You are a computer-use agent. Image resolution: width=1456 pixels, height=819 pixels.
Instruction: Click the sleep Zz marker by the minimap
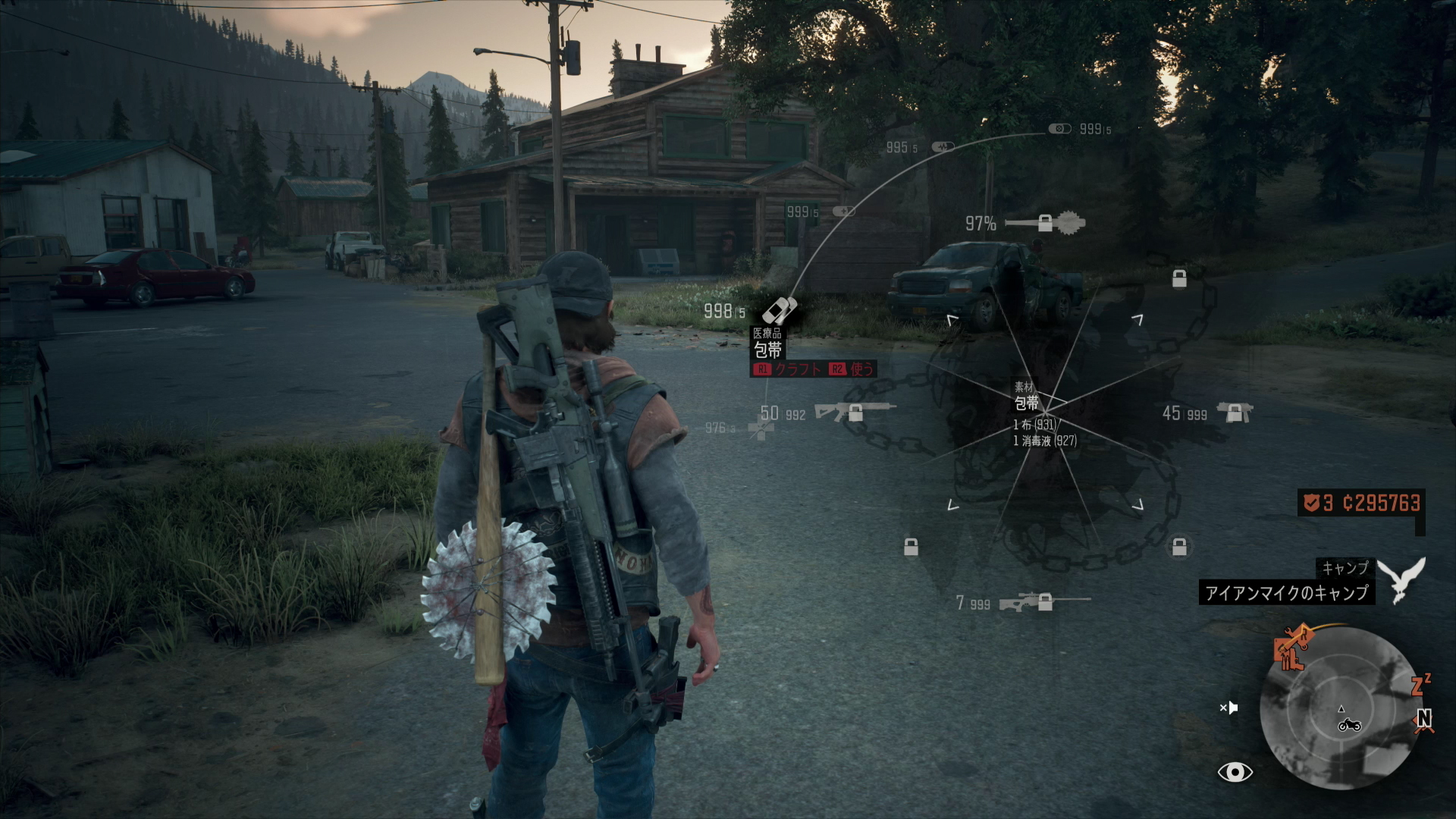1420,685
